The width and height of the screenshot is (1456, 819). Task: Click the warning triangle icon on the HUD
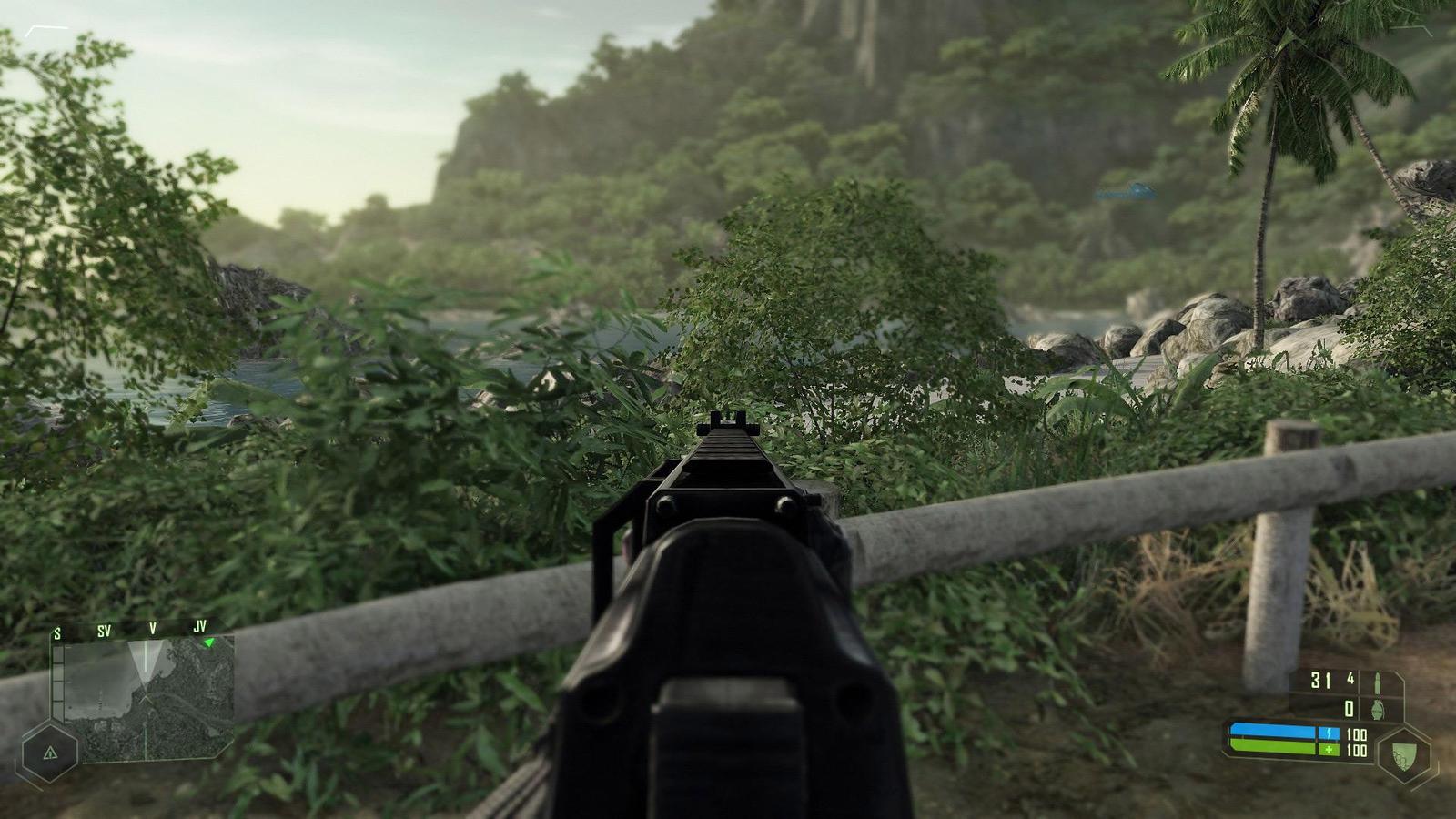pyautogui.click(x=50, y=753)
